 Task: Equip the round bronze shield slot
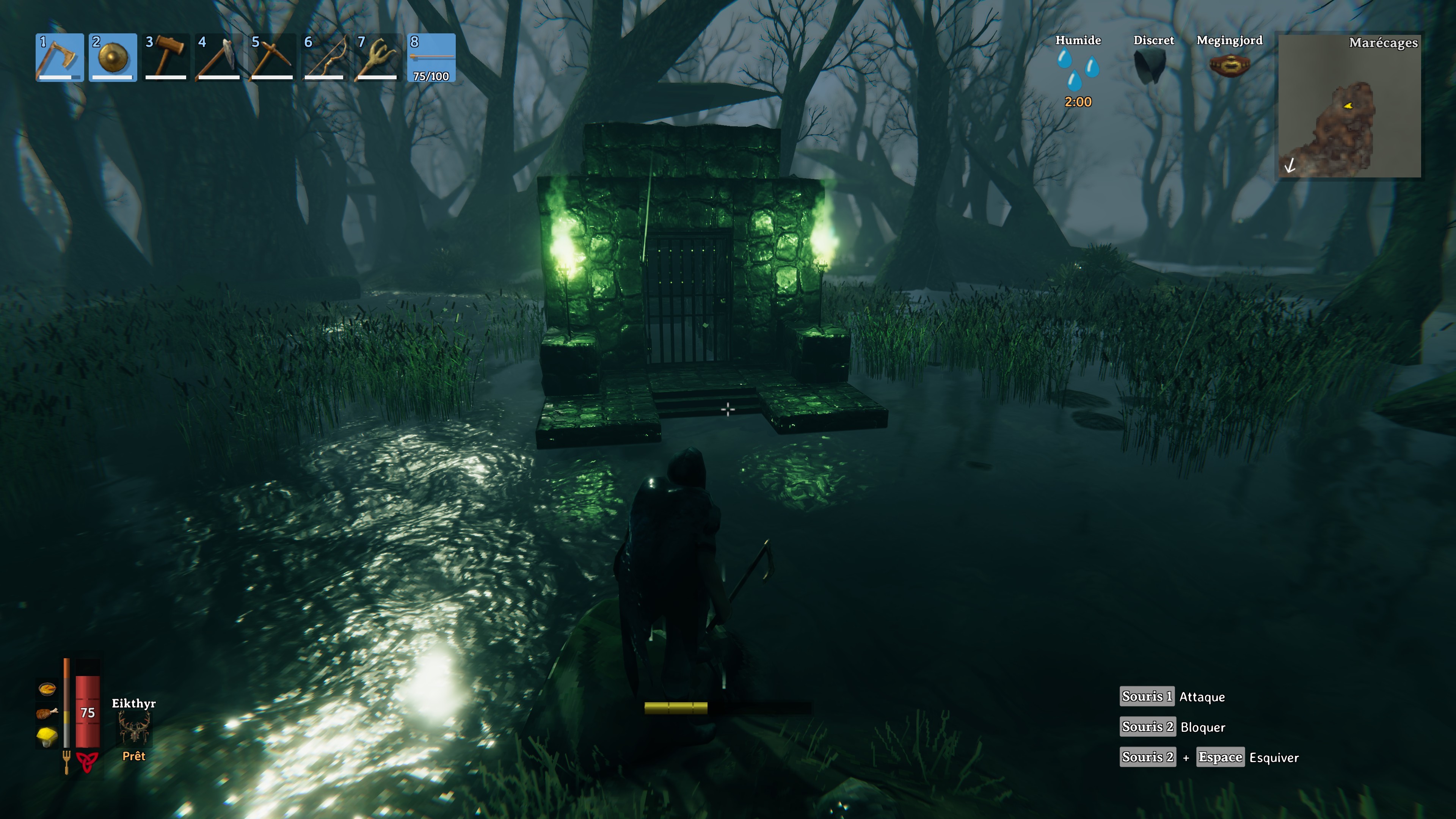pos(113,57)
